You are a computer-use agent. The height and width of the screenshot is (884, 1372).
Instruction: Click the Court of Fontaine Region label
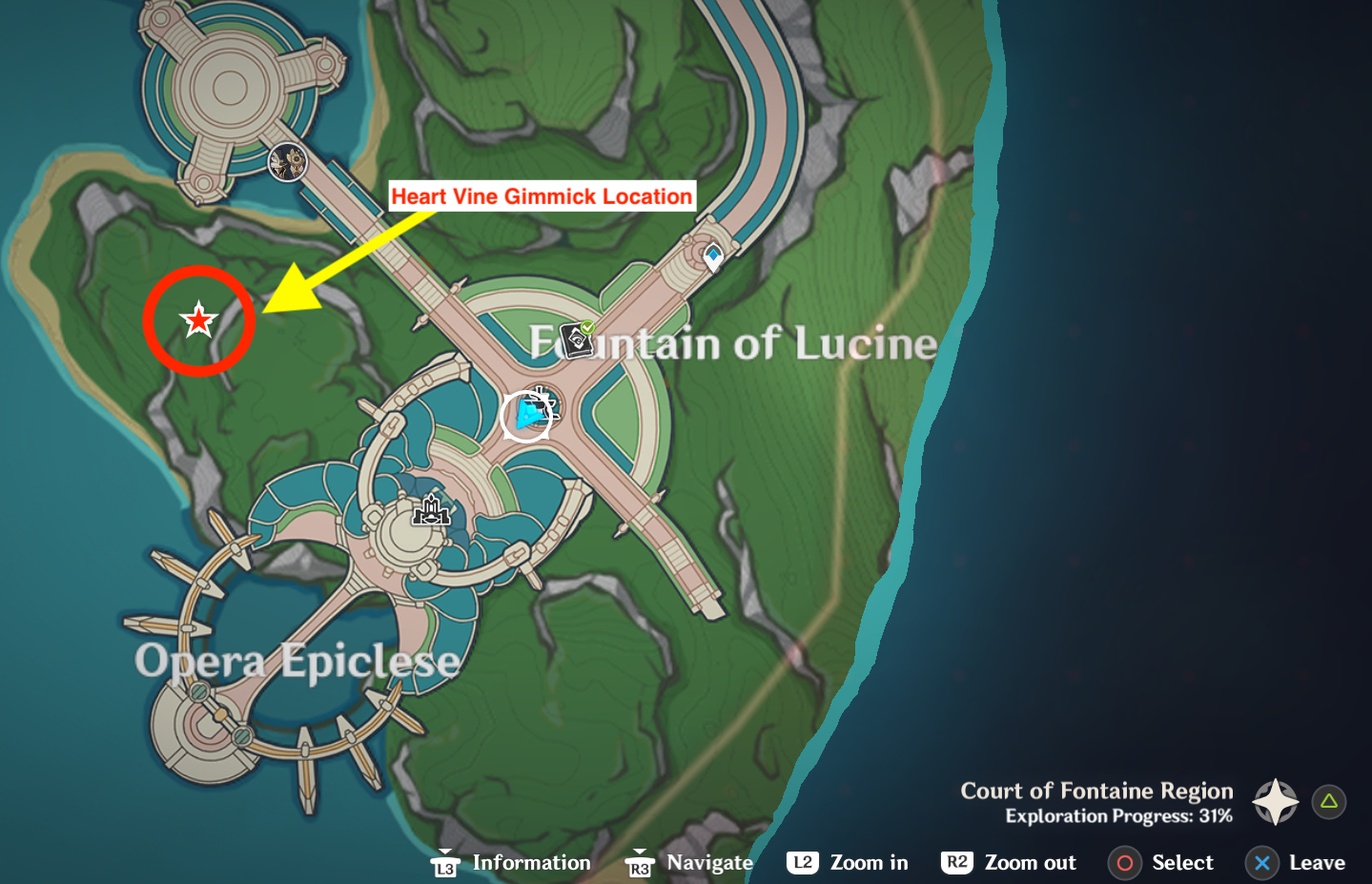click(1095, 791)
